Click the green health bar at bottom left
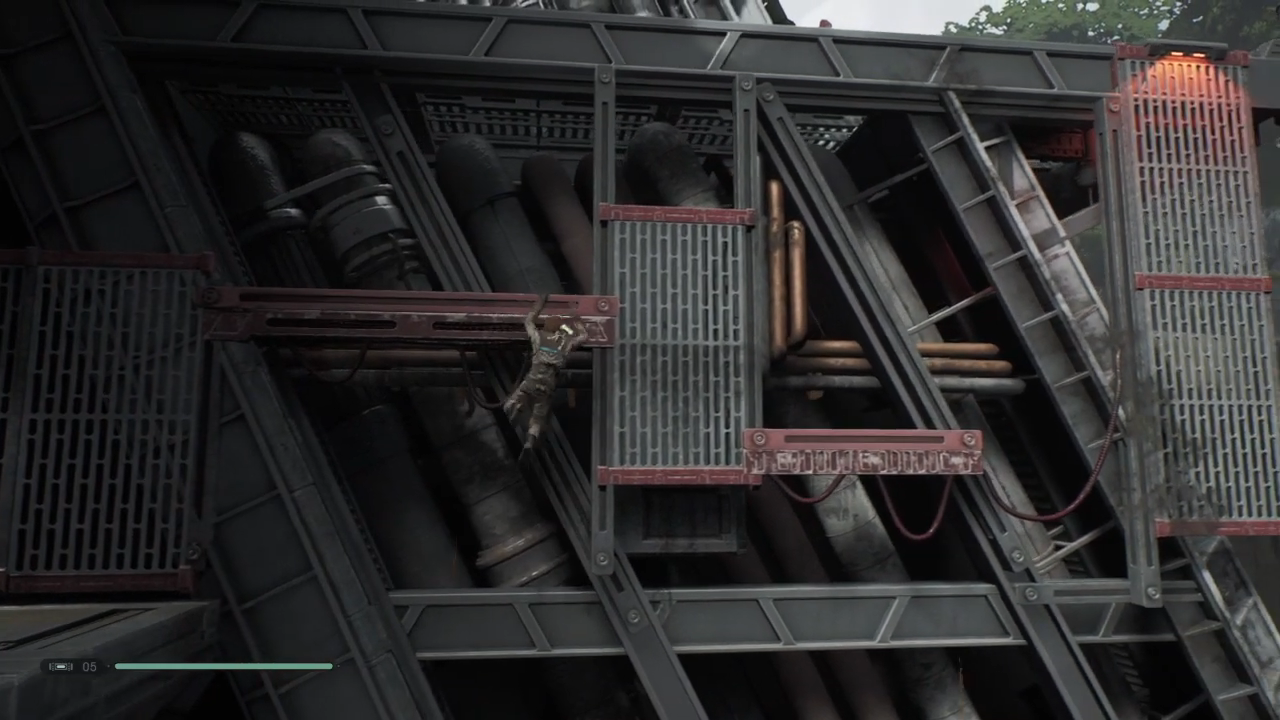 (225, 666)
